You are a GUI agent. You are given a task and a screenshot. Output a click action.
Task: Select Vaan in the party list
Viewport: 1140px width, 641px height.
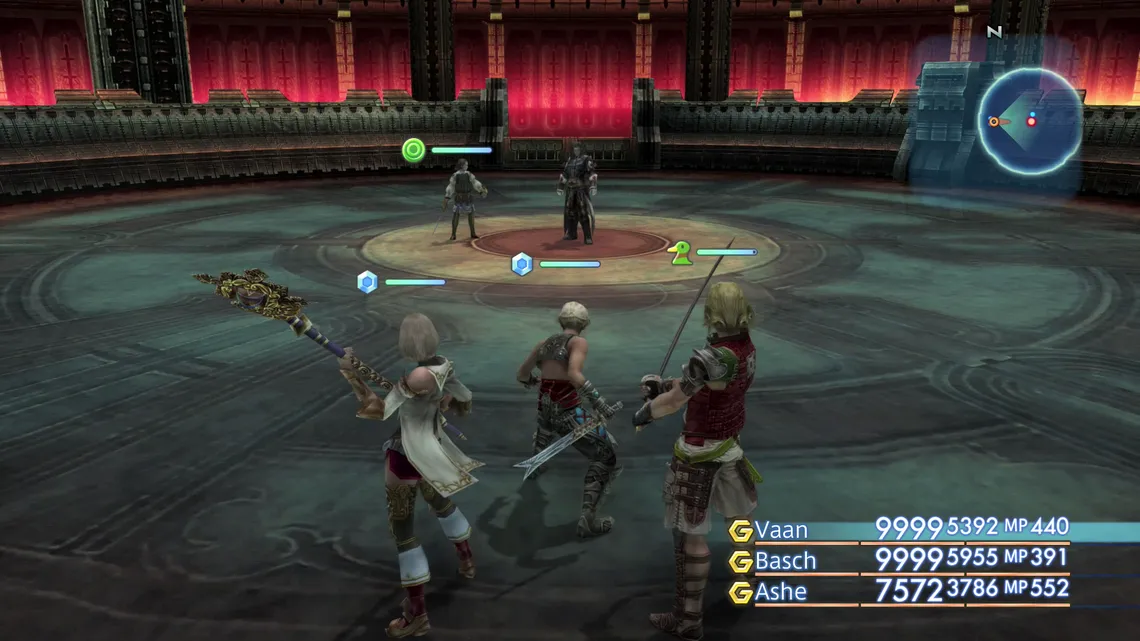pos(781,530)
